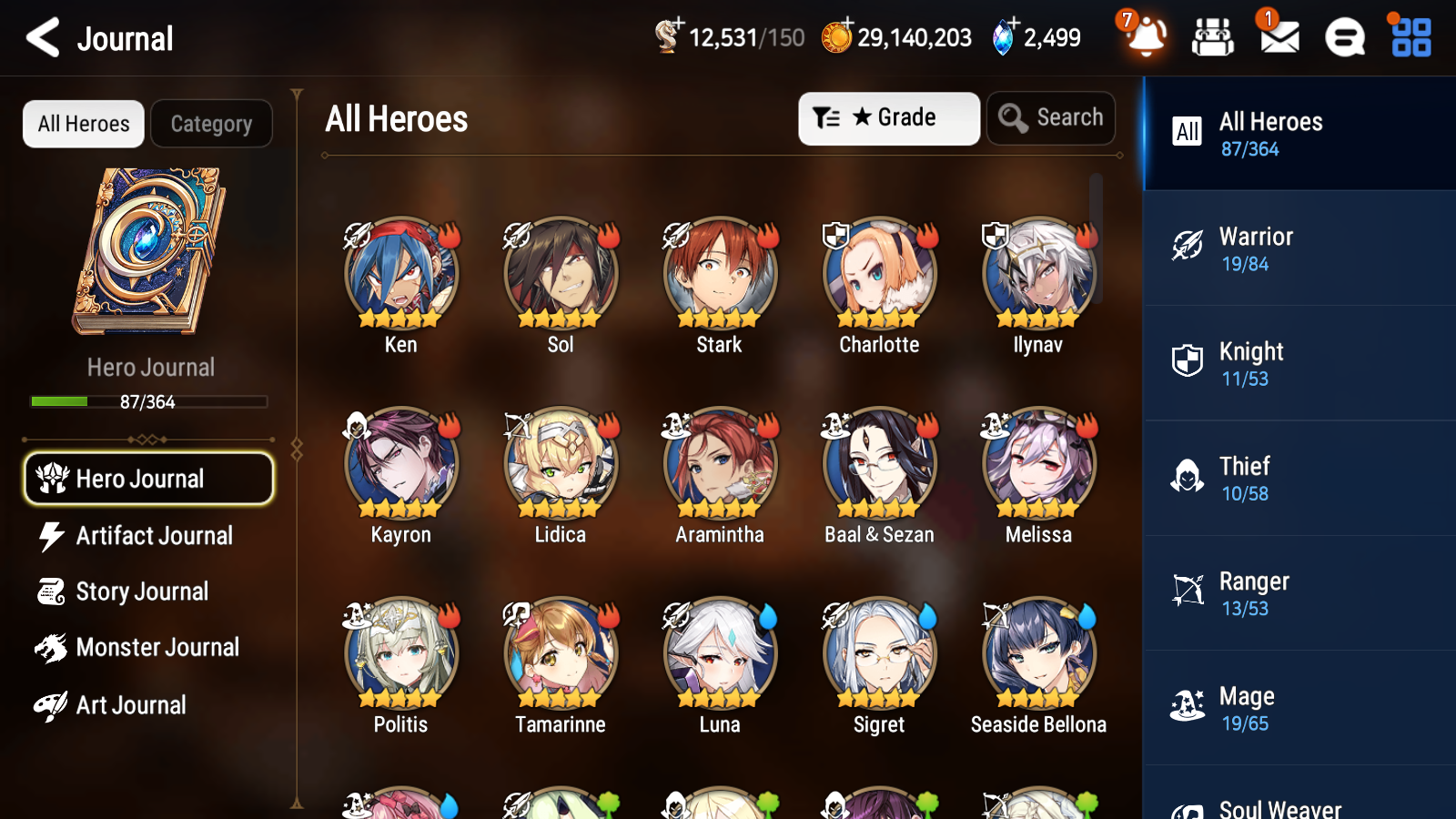The width and height of the screenshot is (1456, 819).
Task: Click the Hero Journal progress bar
Action: pyautogui.click(x=148, y=401)
